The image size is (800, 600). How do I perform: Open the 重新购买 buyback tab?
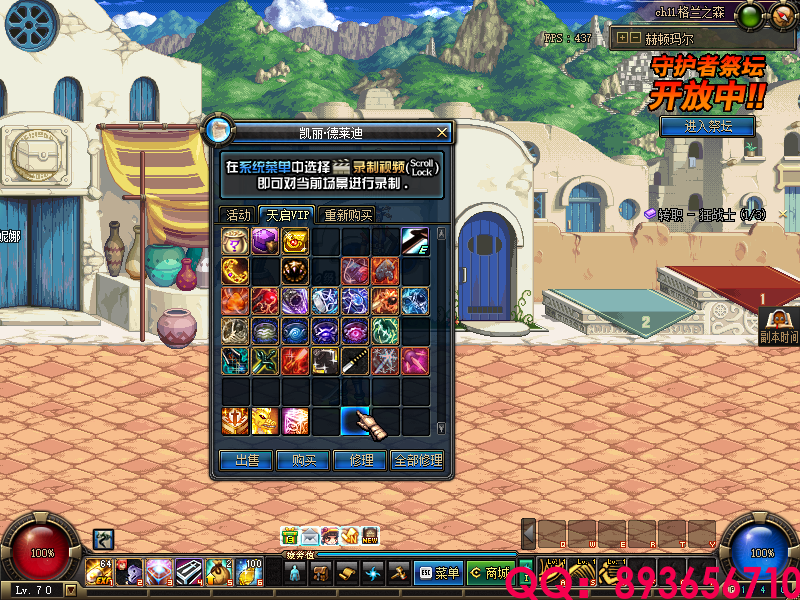[x=347, y=215]
